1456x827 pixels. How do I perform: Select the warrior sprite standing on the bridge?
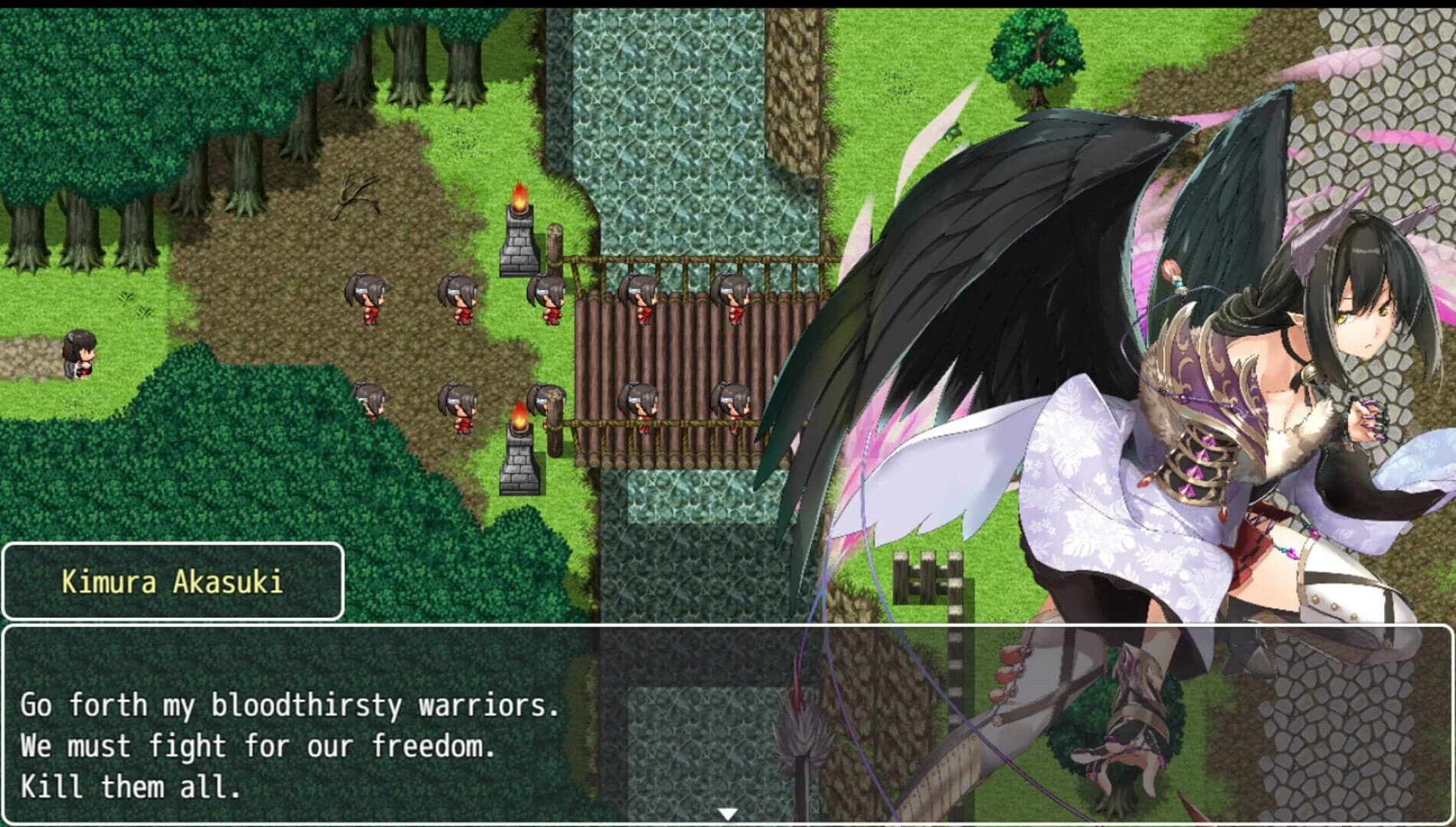coord(643,299)
